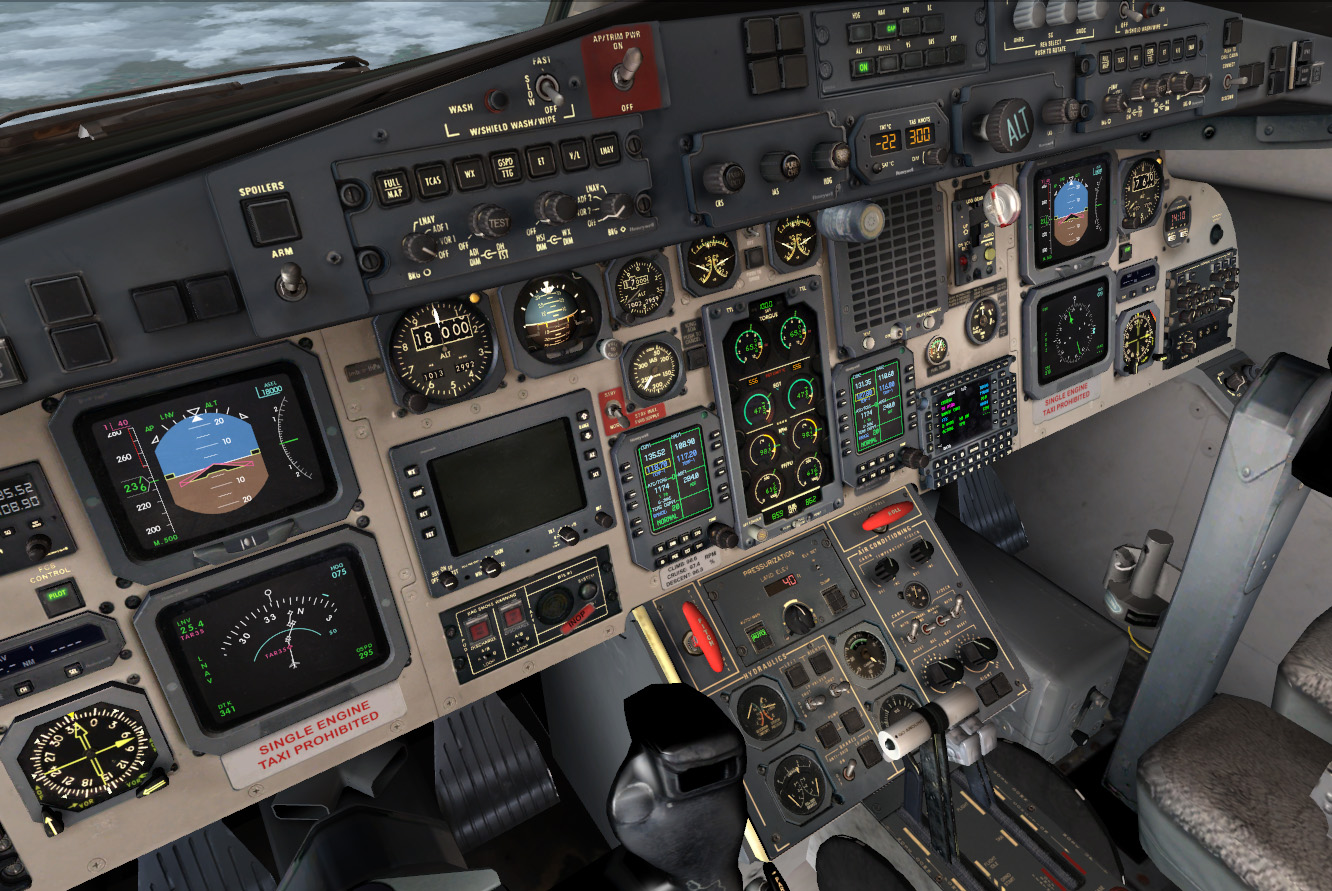This screenshot has height=891, width=1332.
Task: Click the large ALT selector knob
Action: pos(1005,126)
